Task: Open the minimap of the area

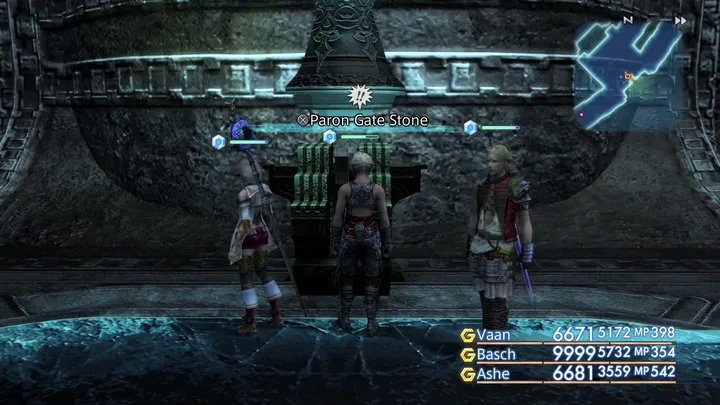Action: pyautogui.click(x=627, y=72)
